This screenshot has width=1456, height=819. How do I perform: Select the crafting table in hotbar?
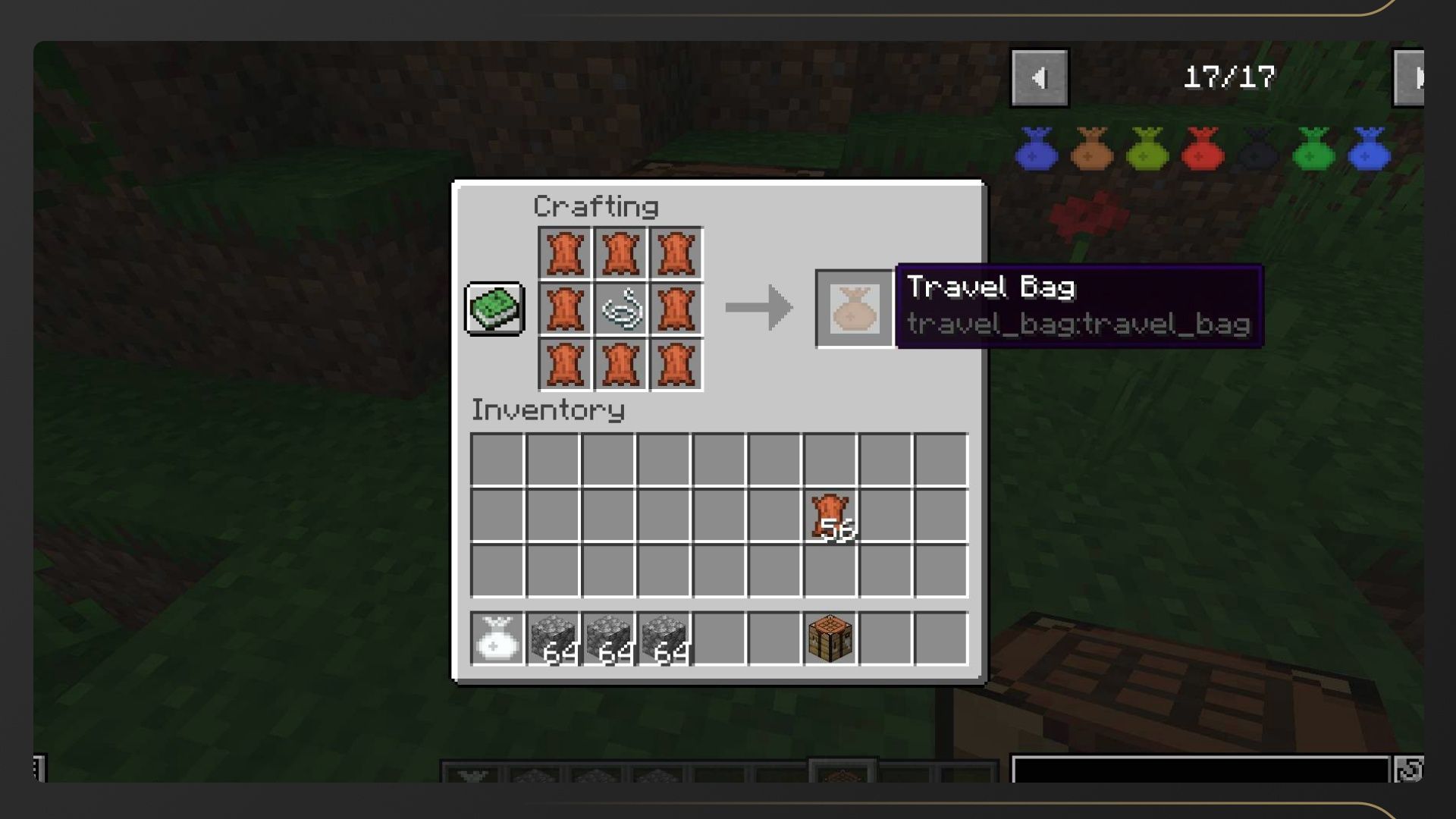[830, 639]
